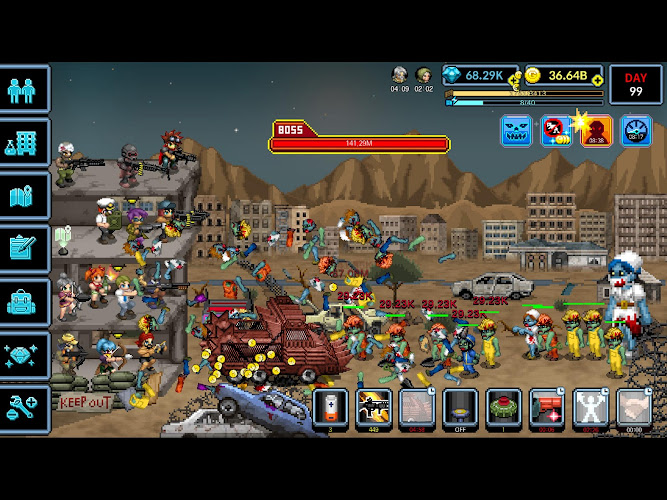
Task: Open the wrench tools menu
Action: (24, 407)
